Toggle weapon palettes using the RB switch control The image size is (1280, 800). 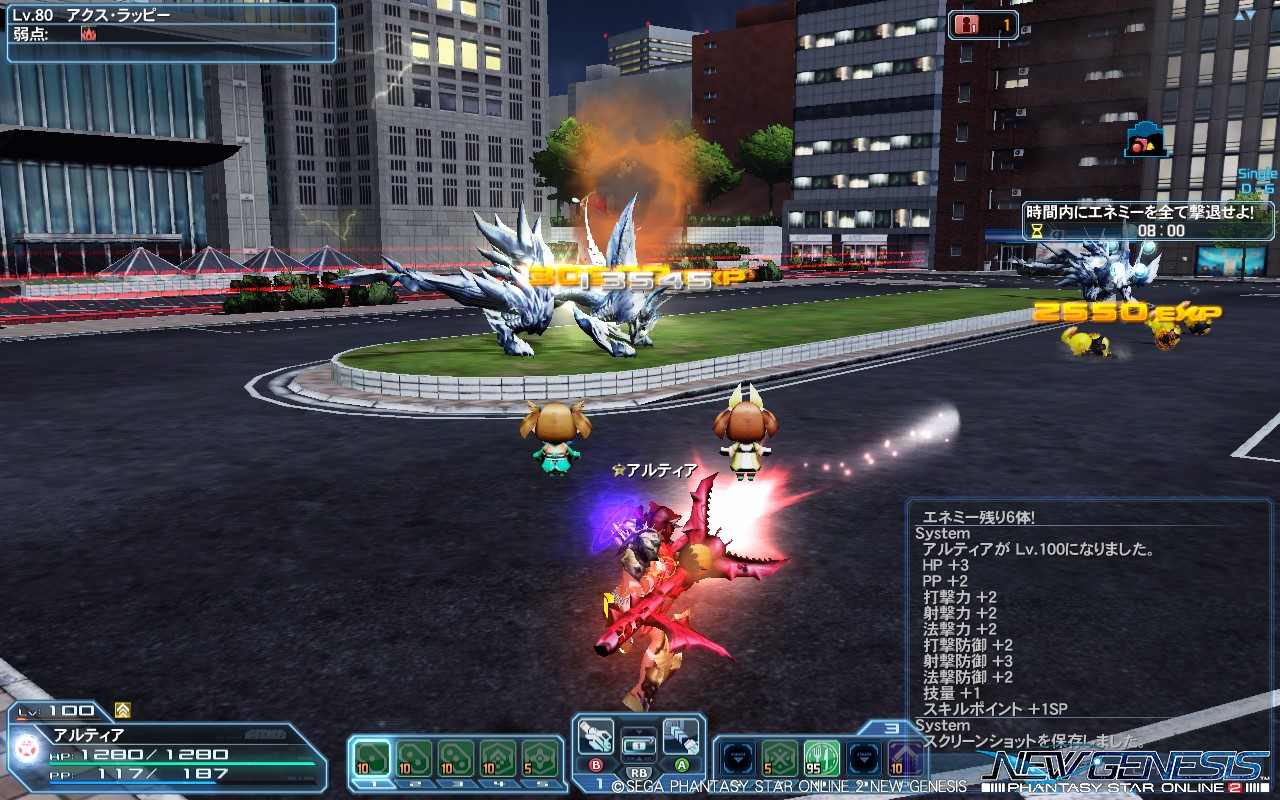(637, 773)
